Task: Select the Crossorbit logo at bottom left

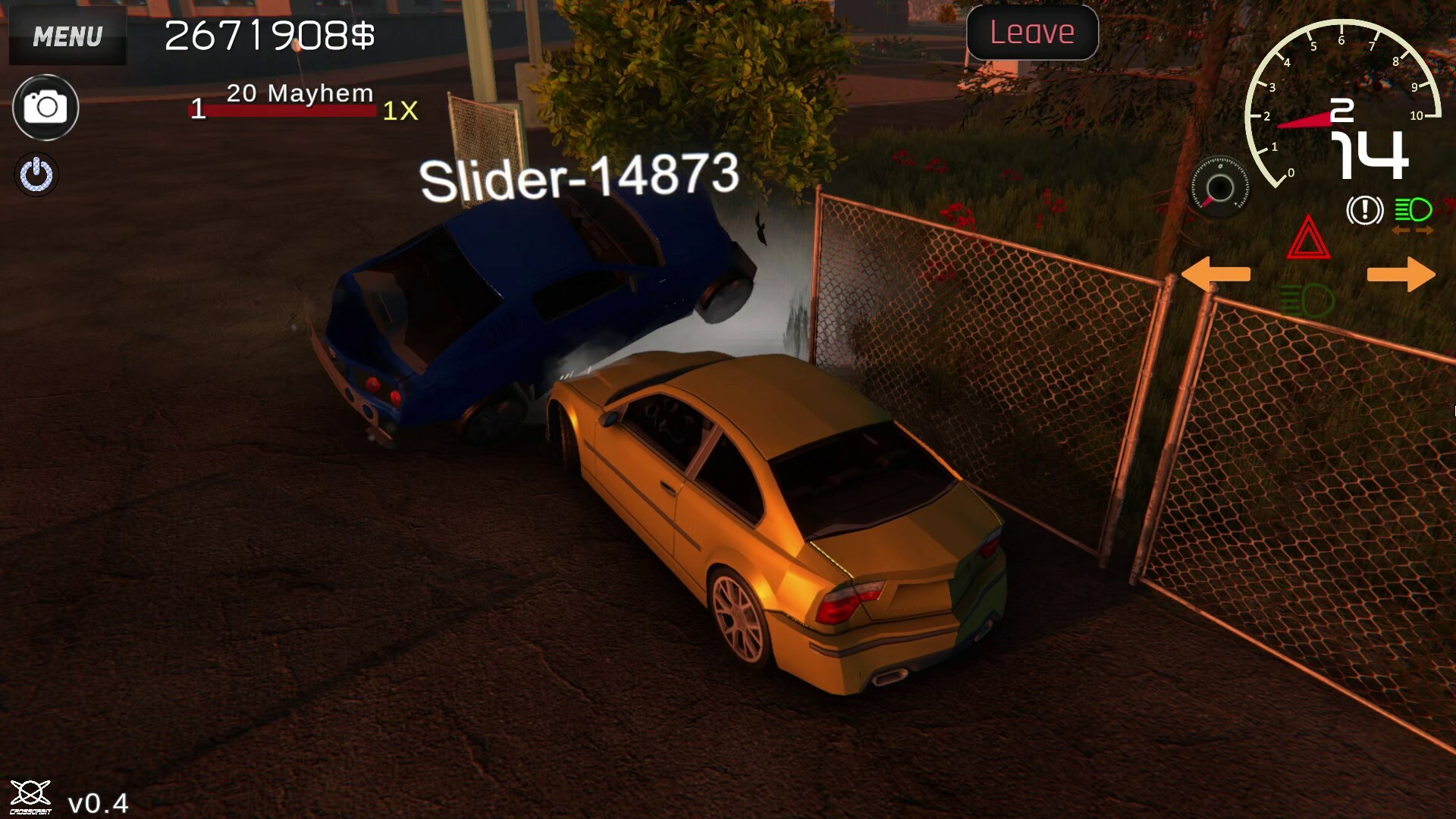Action: click(x=29, y=794)
